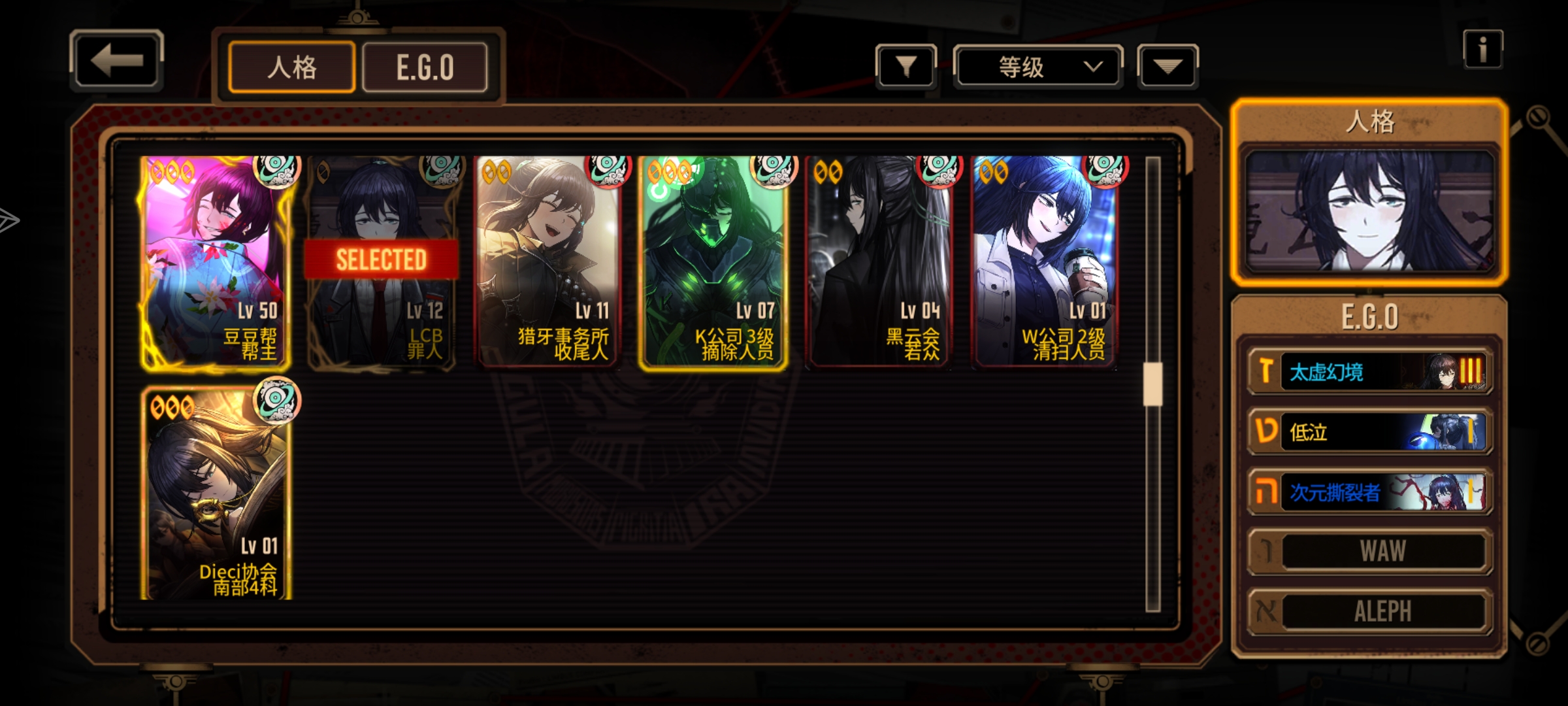Screen dimensions: 1568x706
Task: Open the funnel filter options
Action: click(906, 66)
